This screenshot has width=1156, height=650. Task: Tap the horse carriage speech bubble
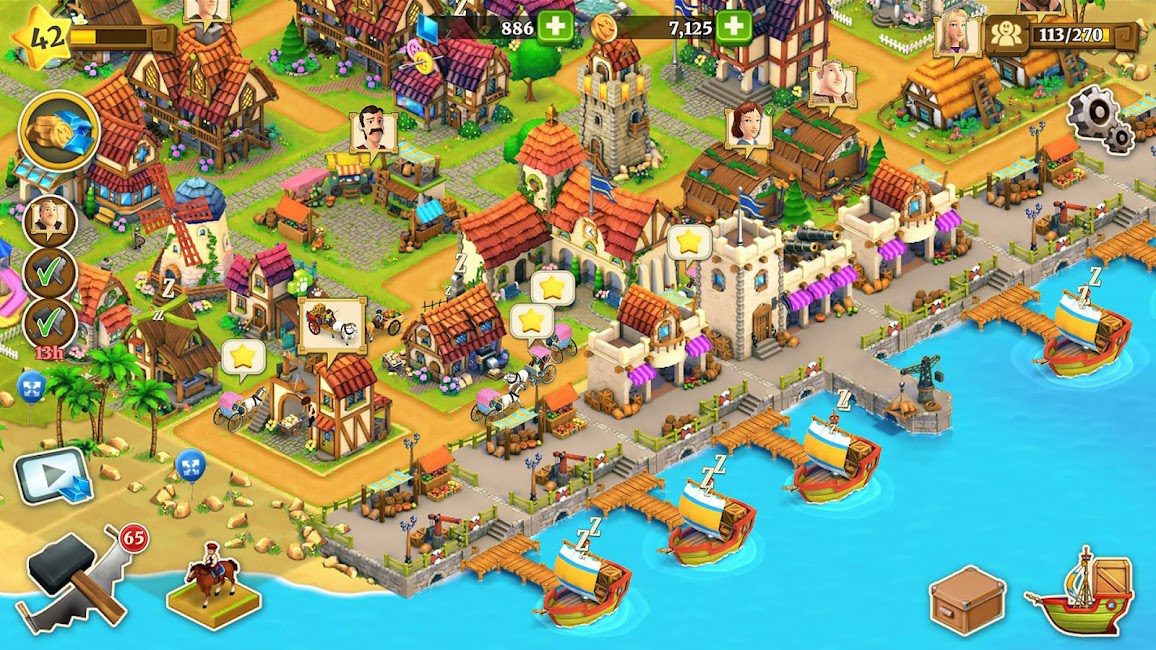coord(331,322)
